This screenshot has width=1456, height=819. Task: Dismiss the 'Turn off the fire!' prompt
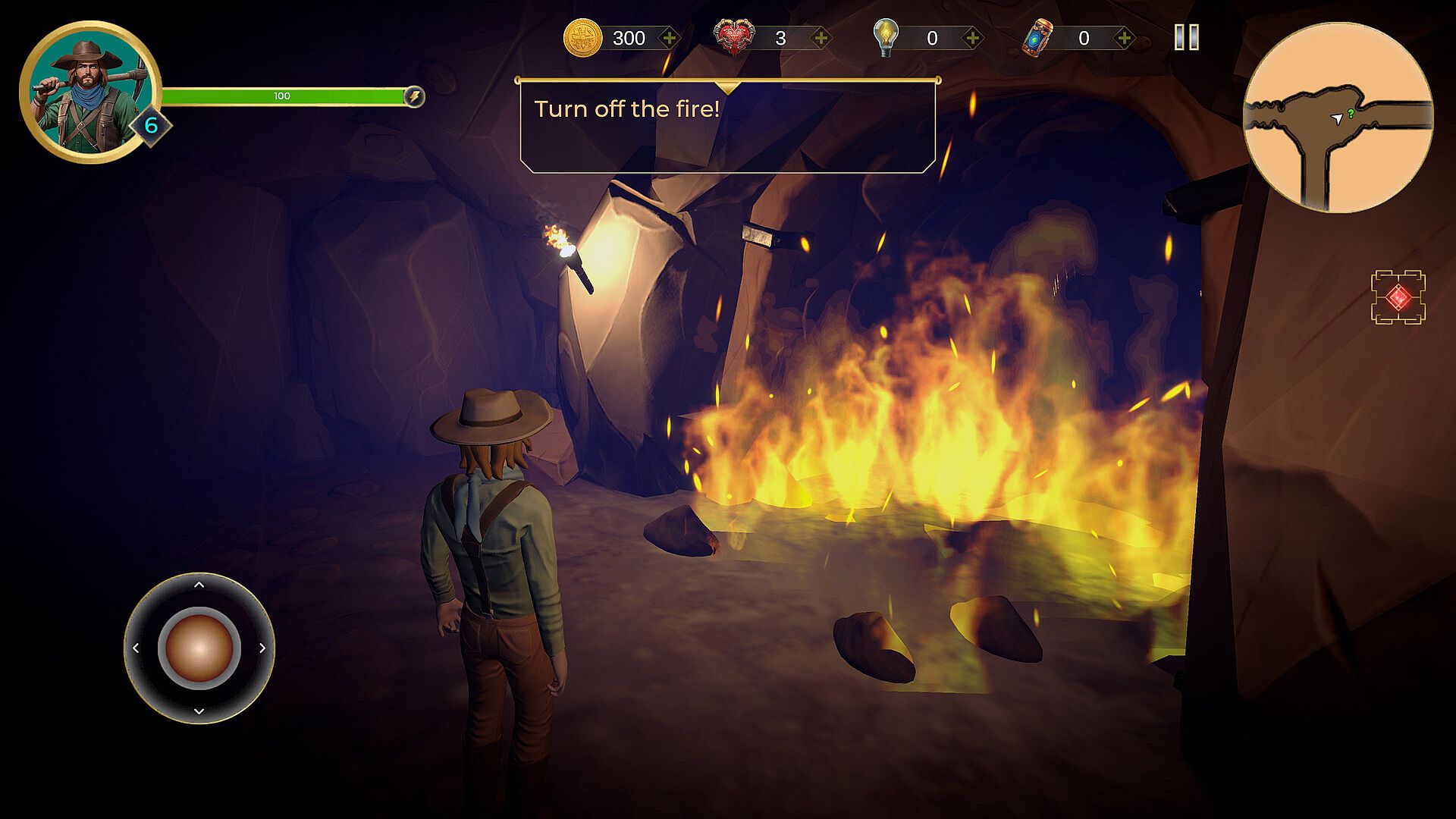[x=727, y=127]
